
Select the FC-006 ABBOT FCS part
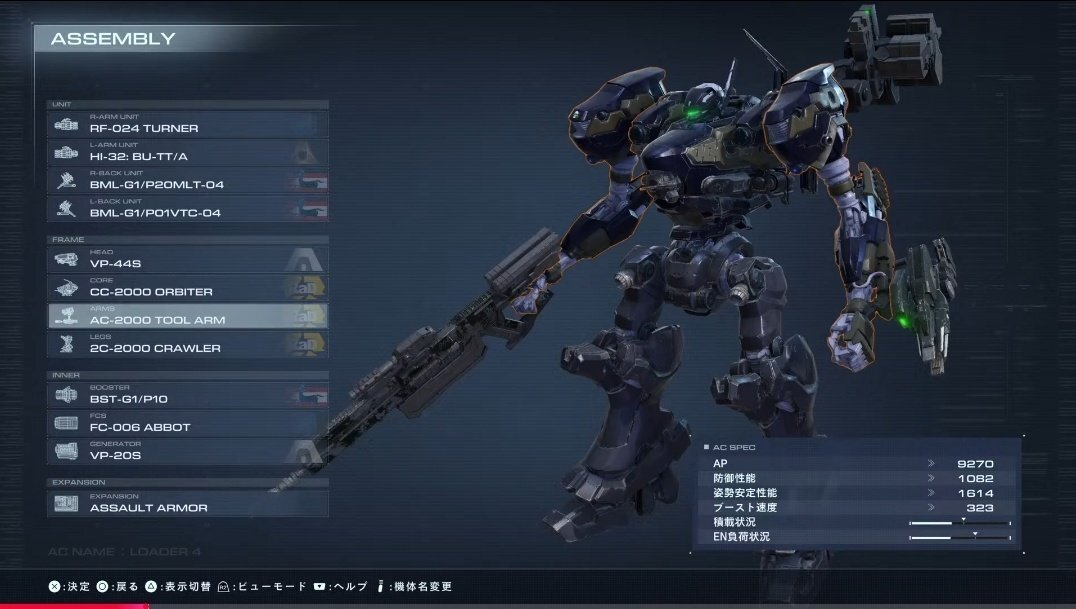tap(188, 423)
